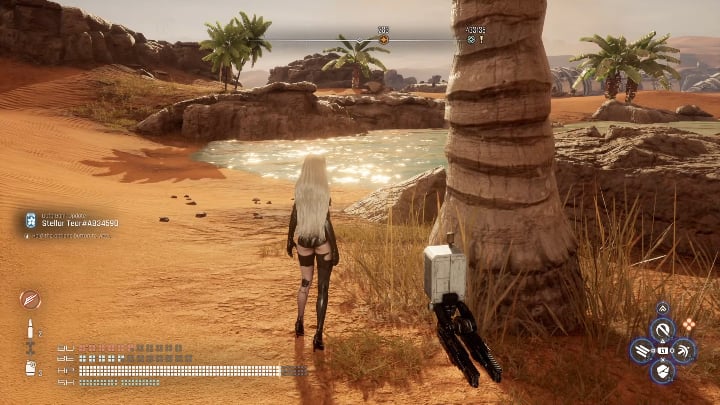Select the orange compass objective marker
The height and width of the screenshot is (405, 720).
(383, 40)
